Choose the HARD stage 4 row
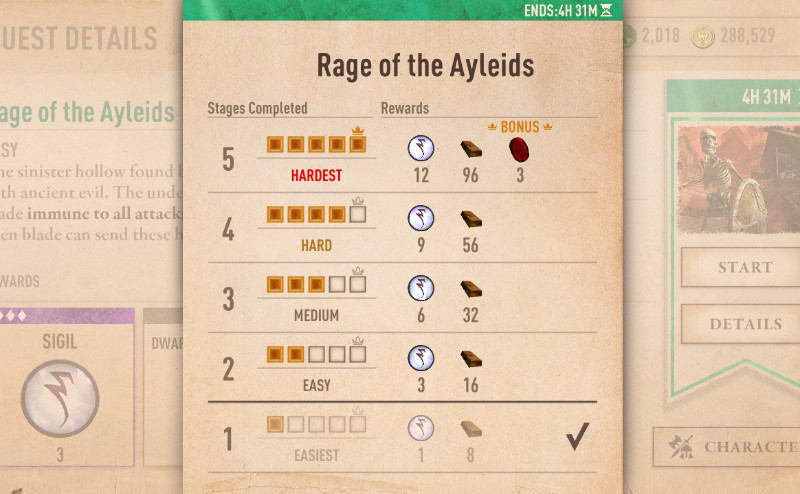Viewport: 800px width, 494px height. point(401,228)
